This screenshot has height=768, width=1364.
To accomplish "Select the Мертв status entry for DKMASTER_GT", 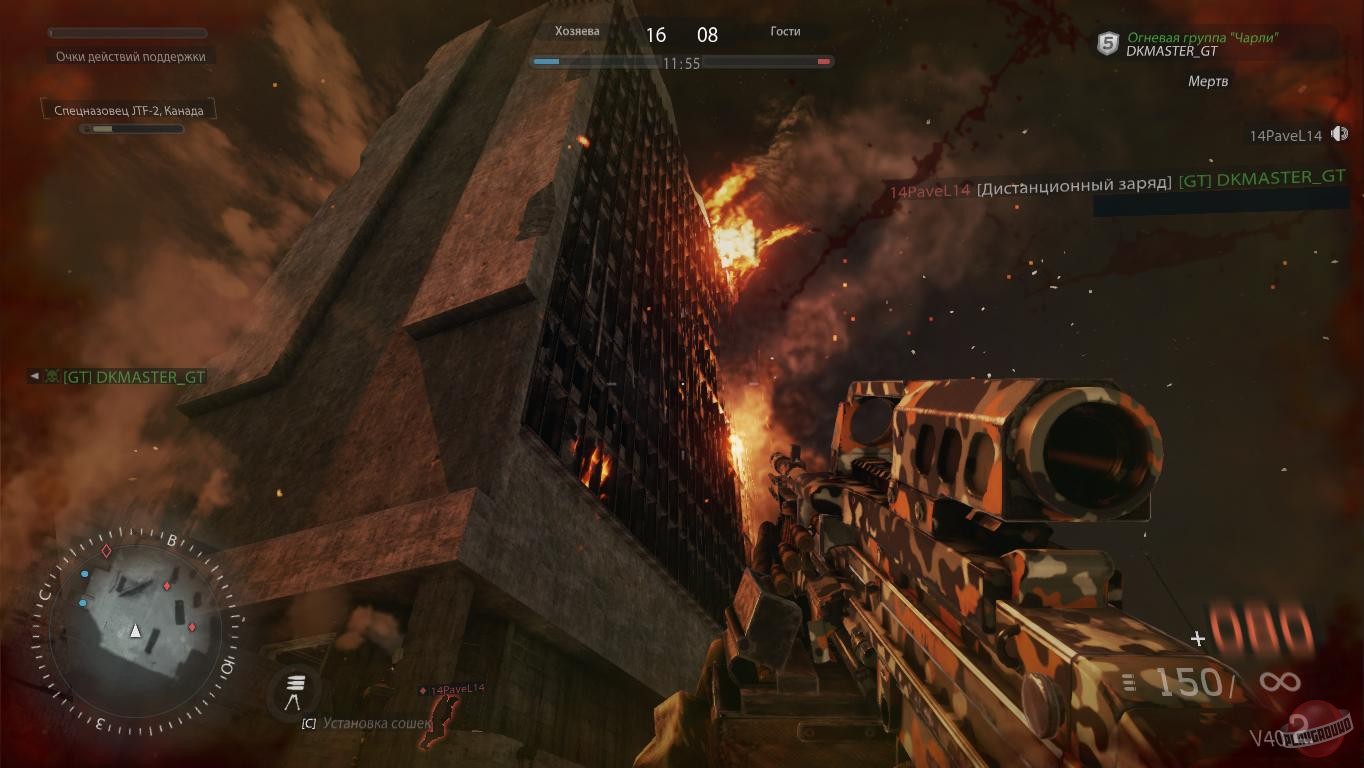I will pos(1208,81).
